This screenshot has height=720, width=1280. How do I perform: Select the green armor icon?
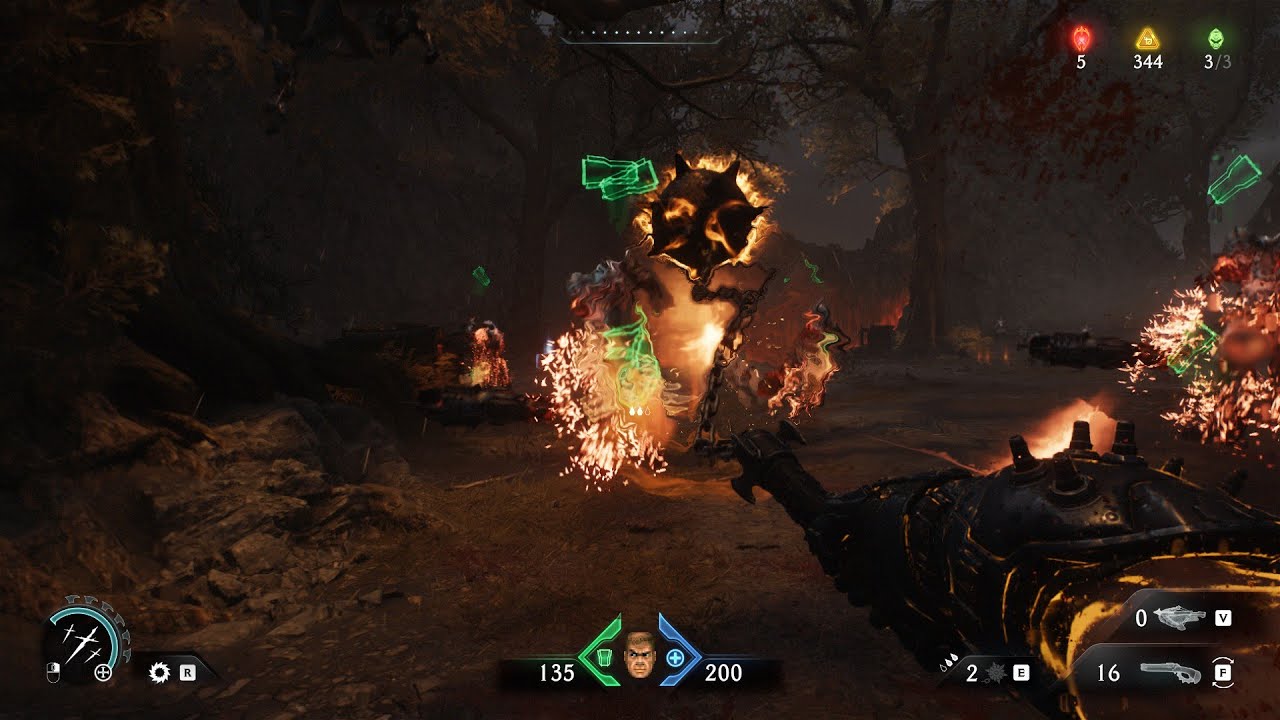coord(603,658)
